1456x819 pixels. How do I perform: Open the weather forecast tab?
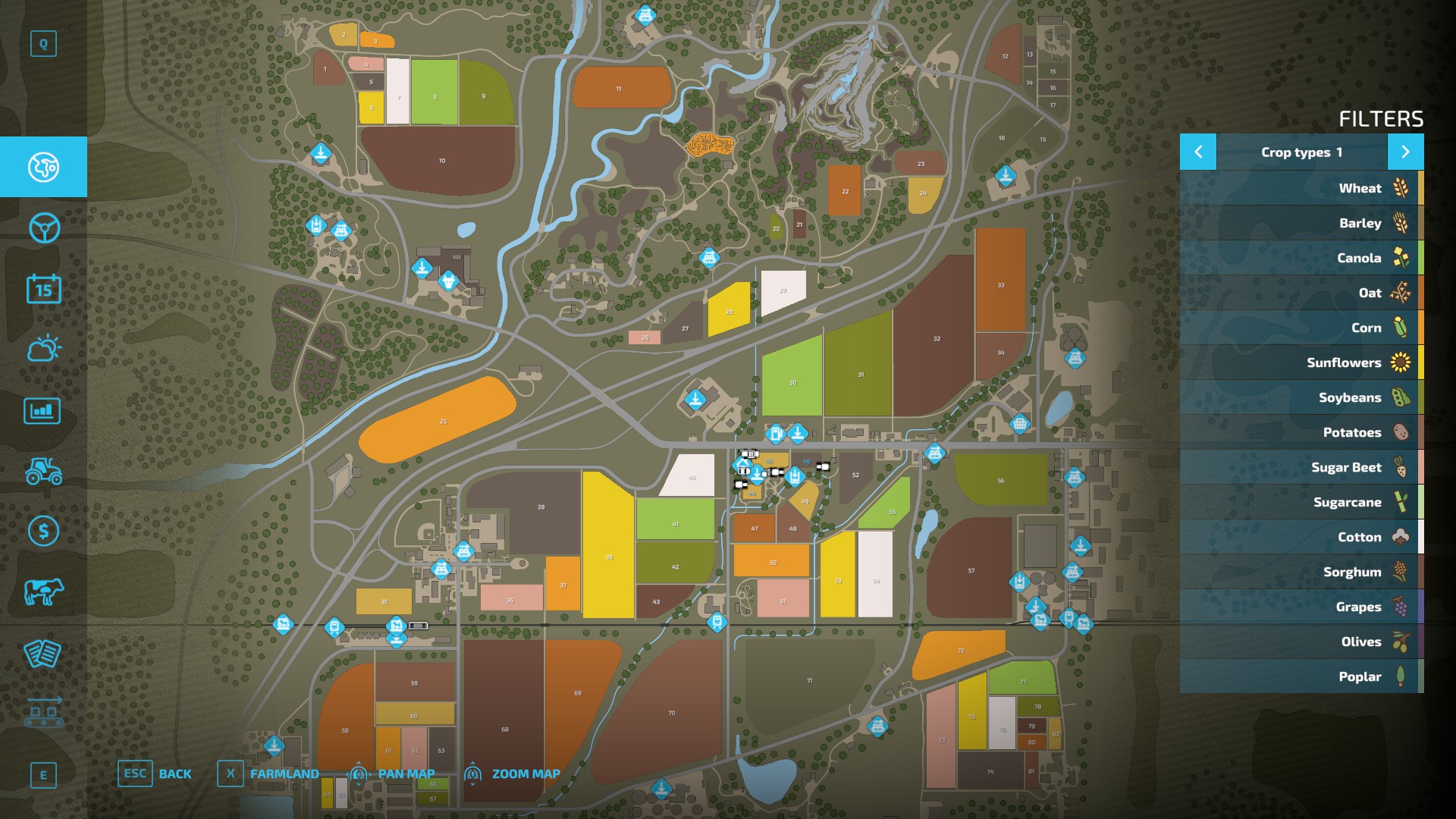pyautogui.click(x=43, y=349)
